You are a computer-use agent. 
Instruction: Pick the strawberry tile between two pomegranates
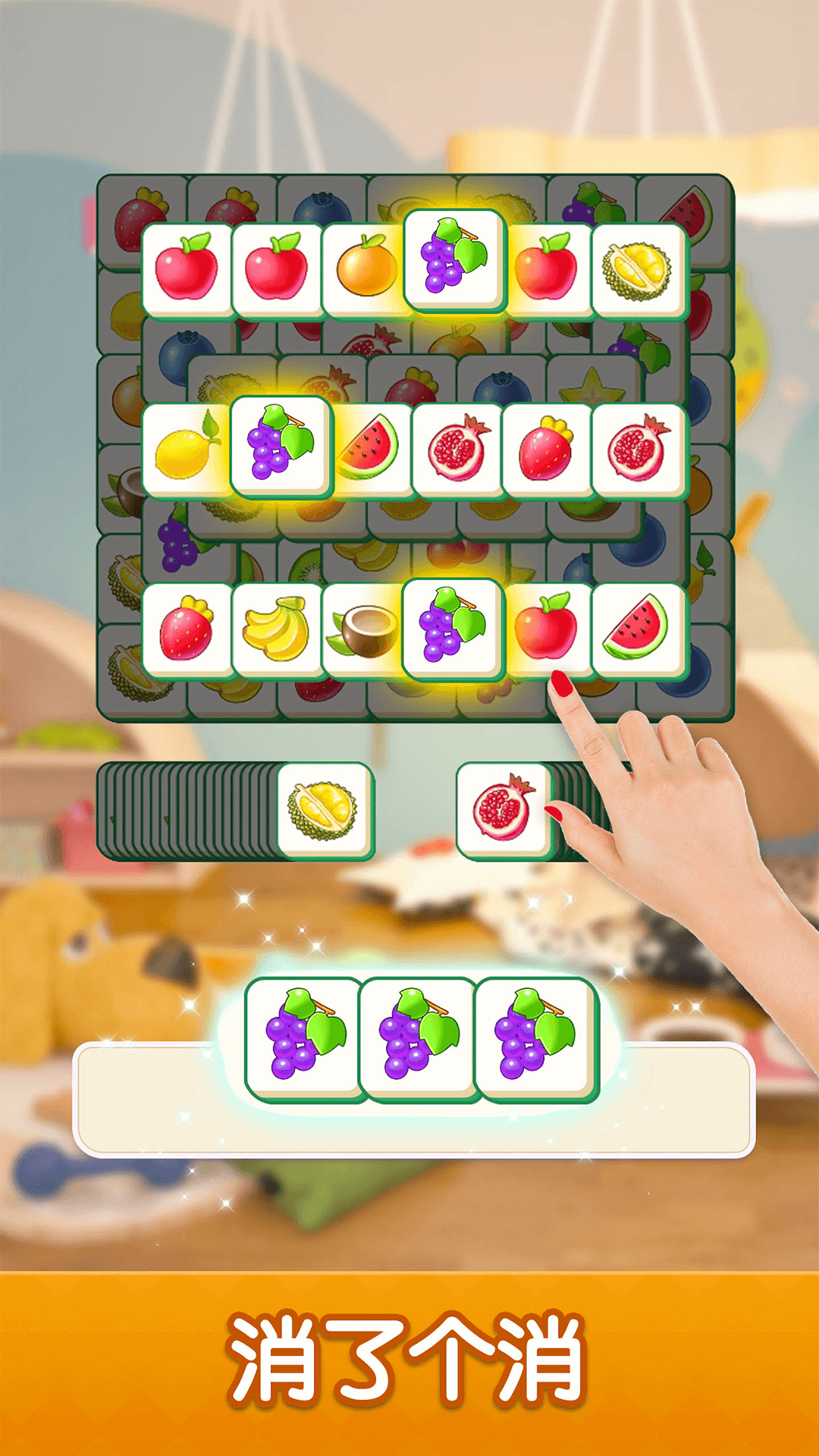[x=546, y=450]
